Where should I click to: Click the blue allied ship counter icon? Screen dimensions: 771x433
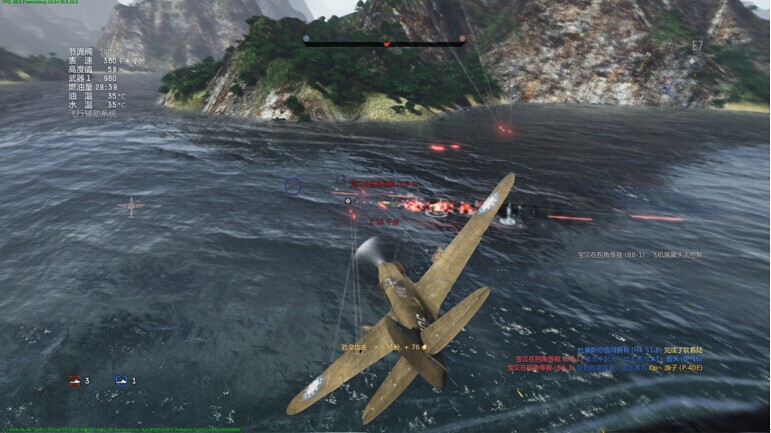pyautogui.click(x=122, y=381)
